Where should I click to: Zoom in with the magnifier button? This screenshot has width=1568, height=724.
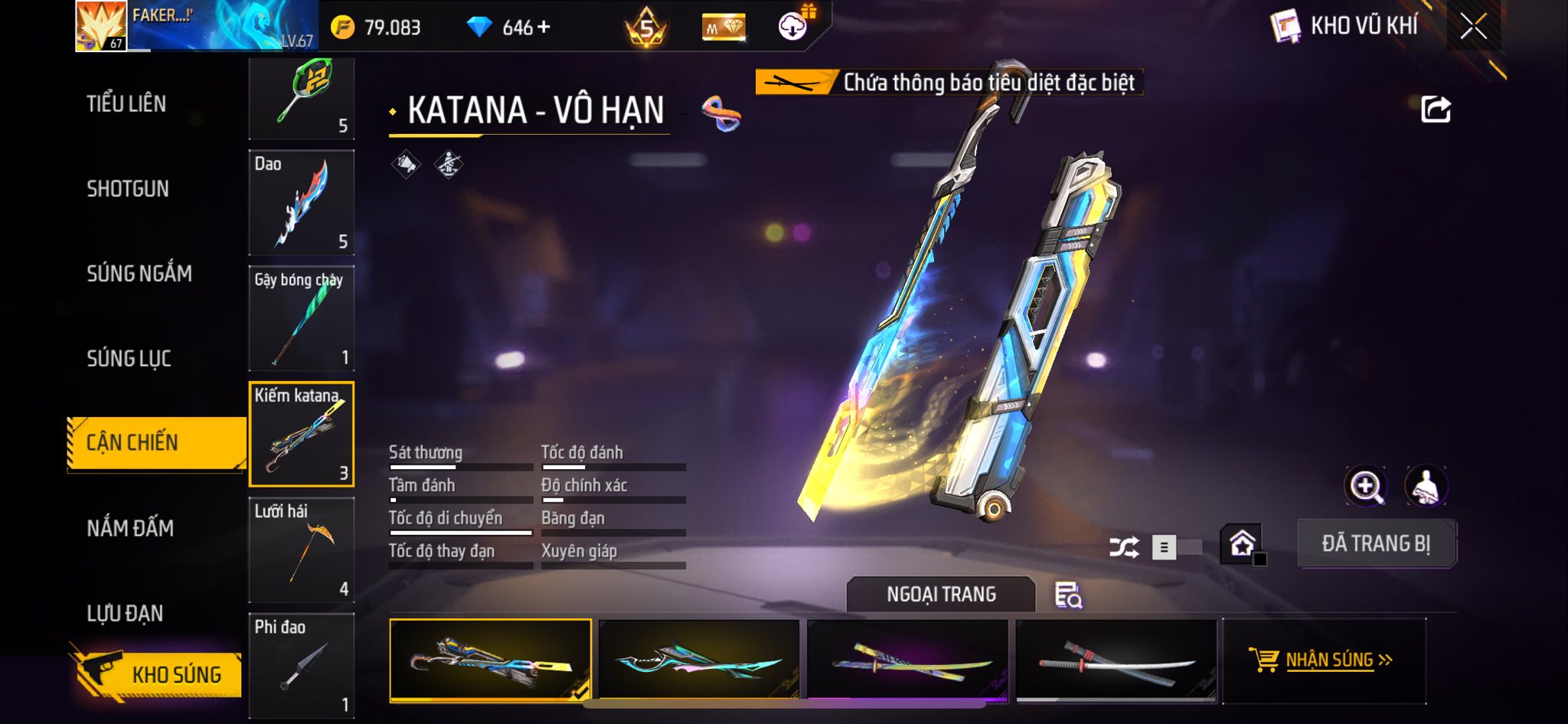point(1365,486)
